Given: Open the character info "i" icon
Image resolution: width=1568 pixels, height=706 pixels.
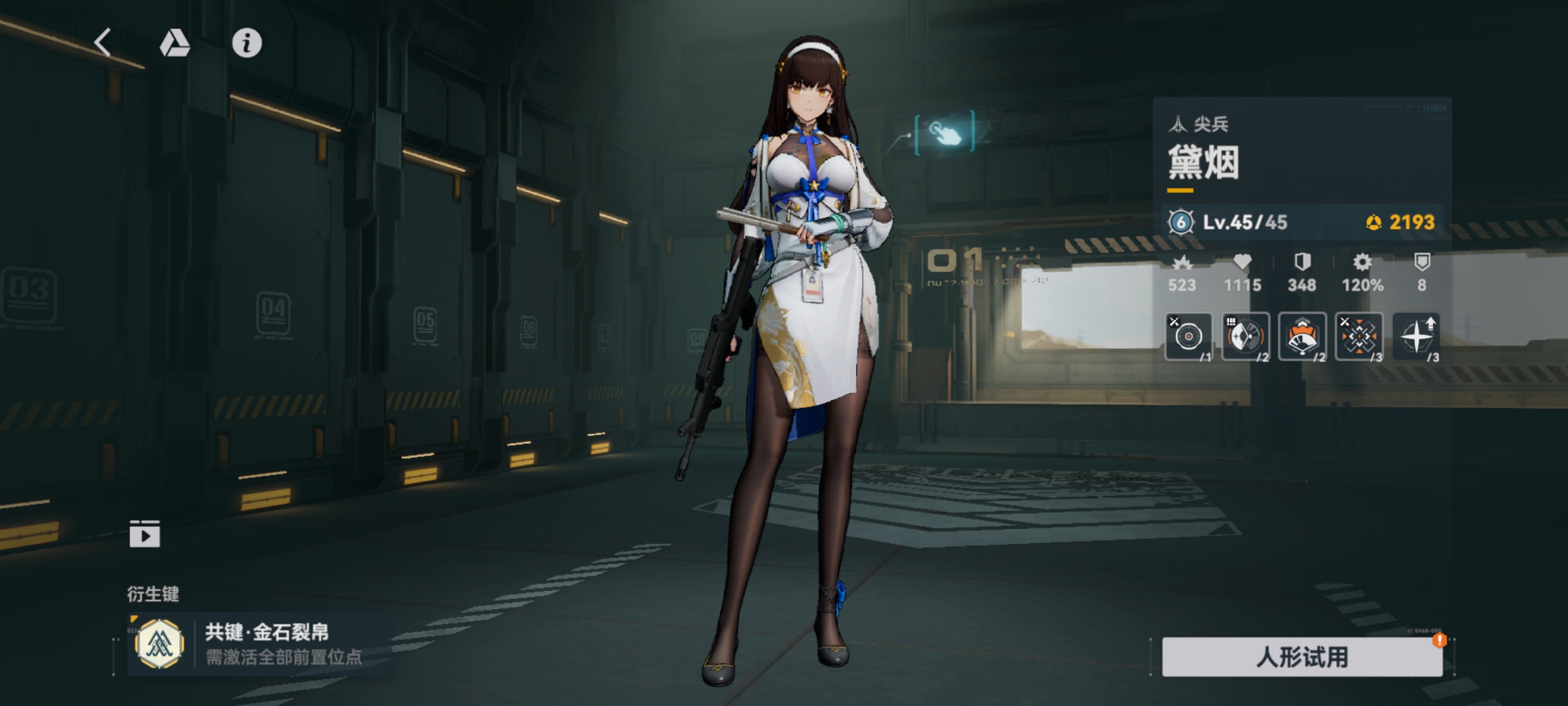Looking at the screenshot, I should pyautogui.click(x=244, y=44).
